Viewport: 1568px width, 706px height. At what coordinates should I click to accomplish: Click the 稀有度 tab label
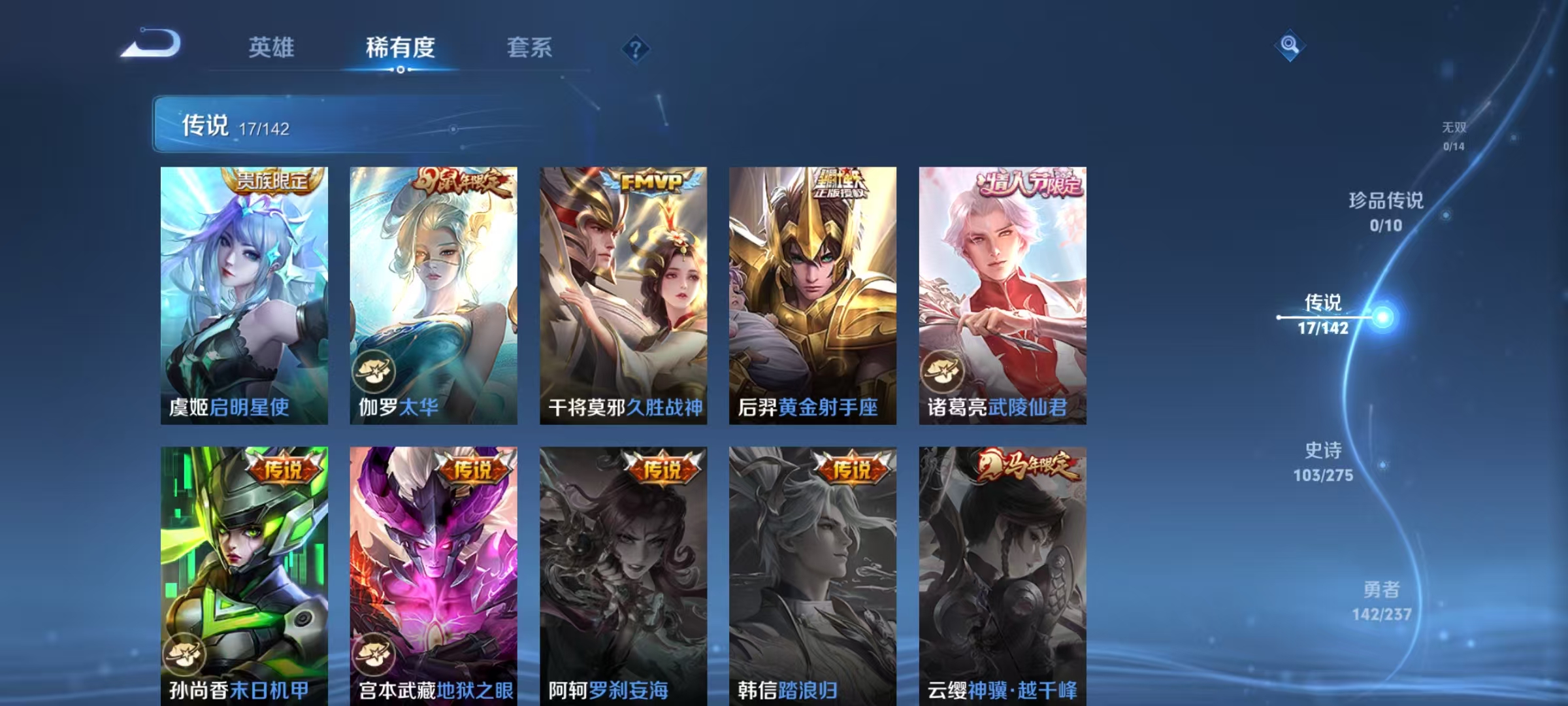click(x=400, y=48)
